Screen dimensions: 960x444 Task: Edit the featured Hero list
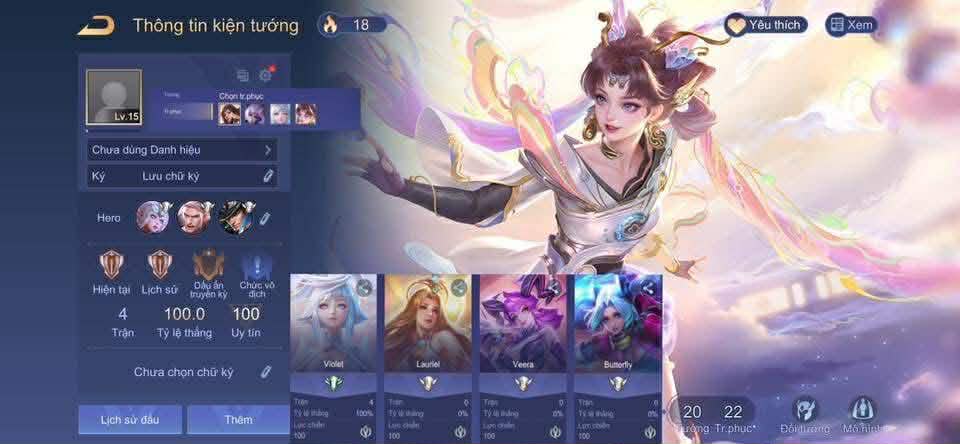coord(265,218)
